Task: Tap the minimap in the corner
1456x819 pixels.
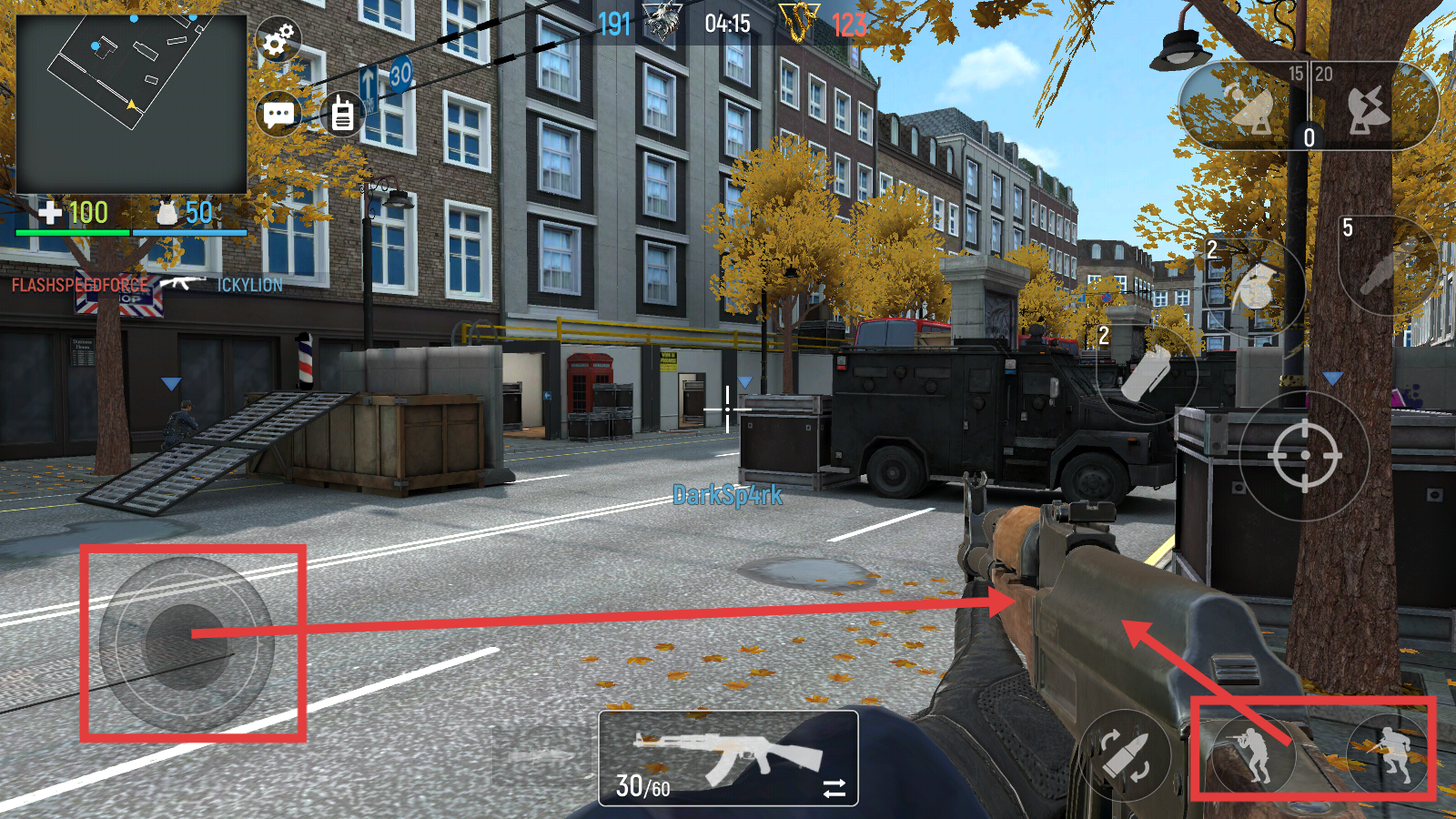Action: [x=132, y=103]
